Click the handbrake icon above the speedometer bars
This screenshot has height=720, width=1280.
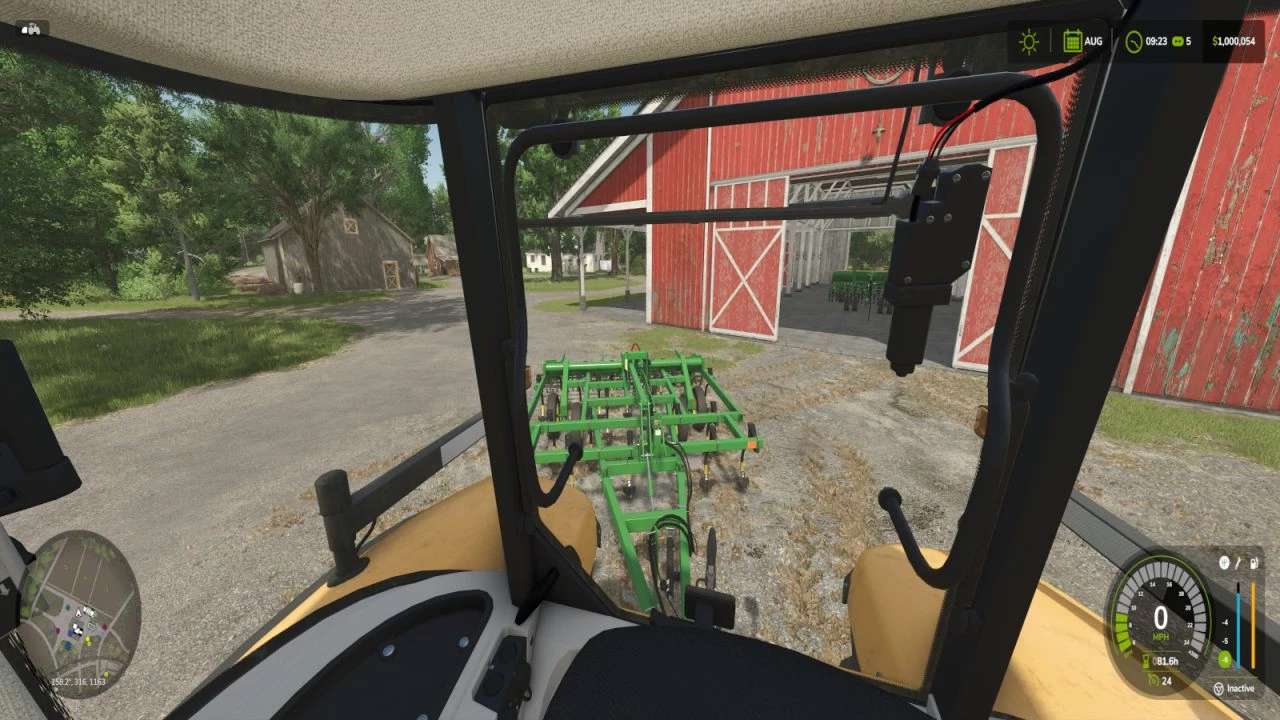pyautogui.click(x=1224, y=563)
